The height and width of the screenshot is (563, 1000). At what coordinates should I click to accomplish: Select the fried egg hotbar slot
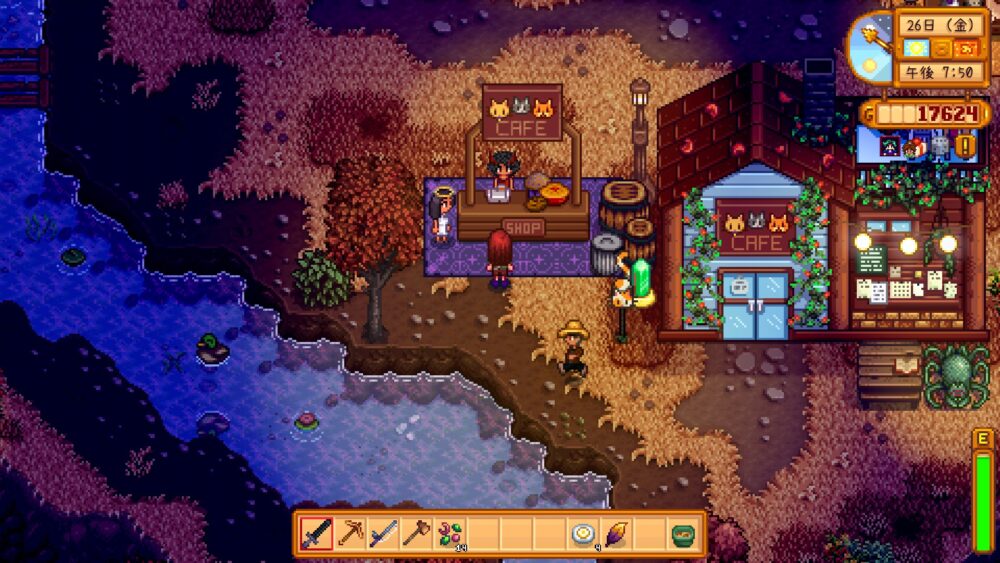(583, 534)
